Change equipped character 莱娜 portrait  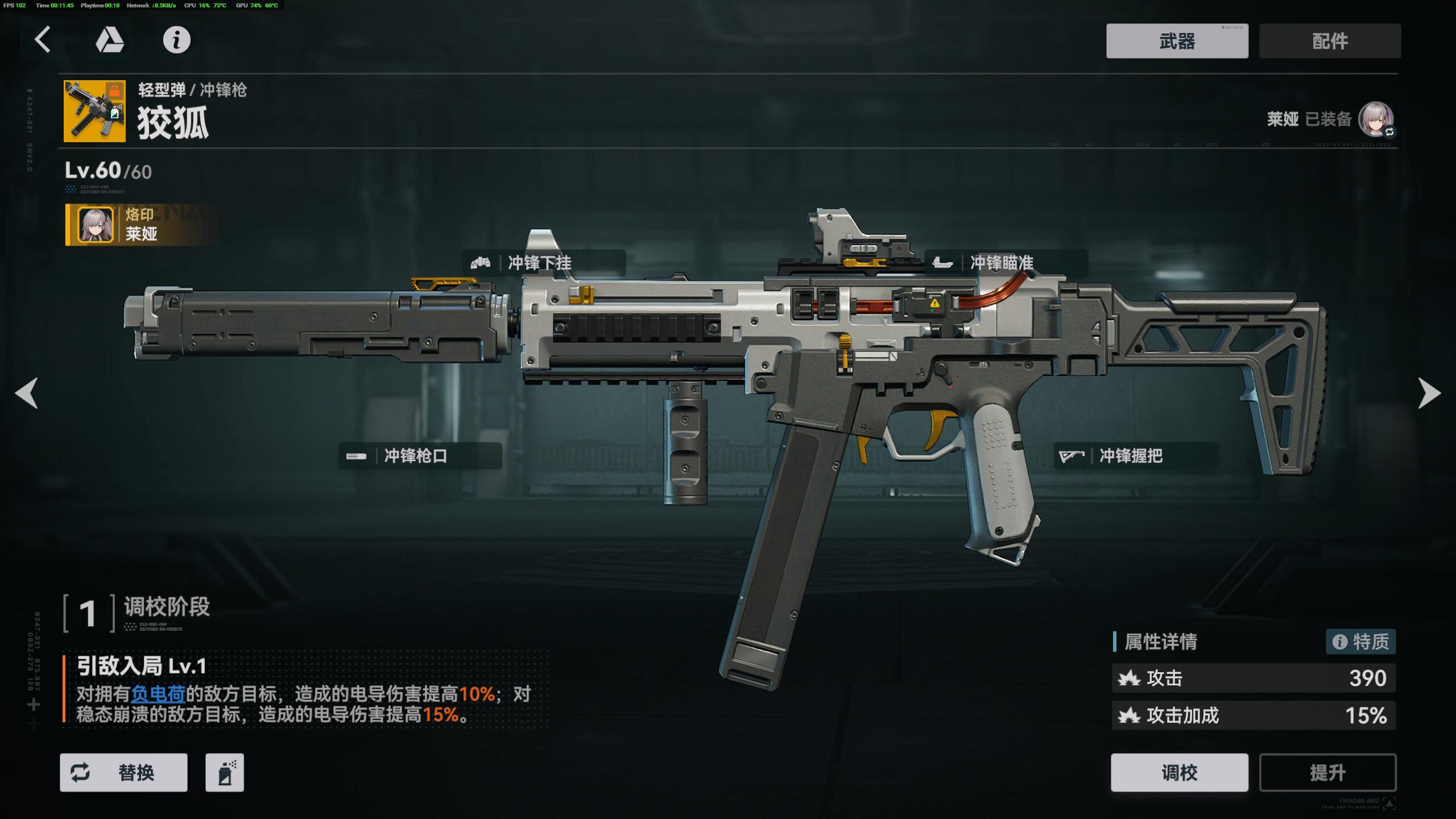pos(1375,119)
